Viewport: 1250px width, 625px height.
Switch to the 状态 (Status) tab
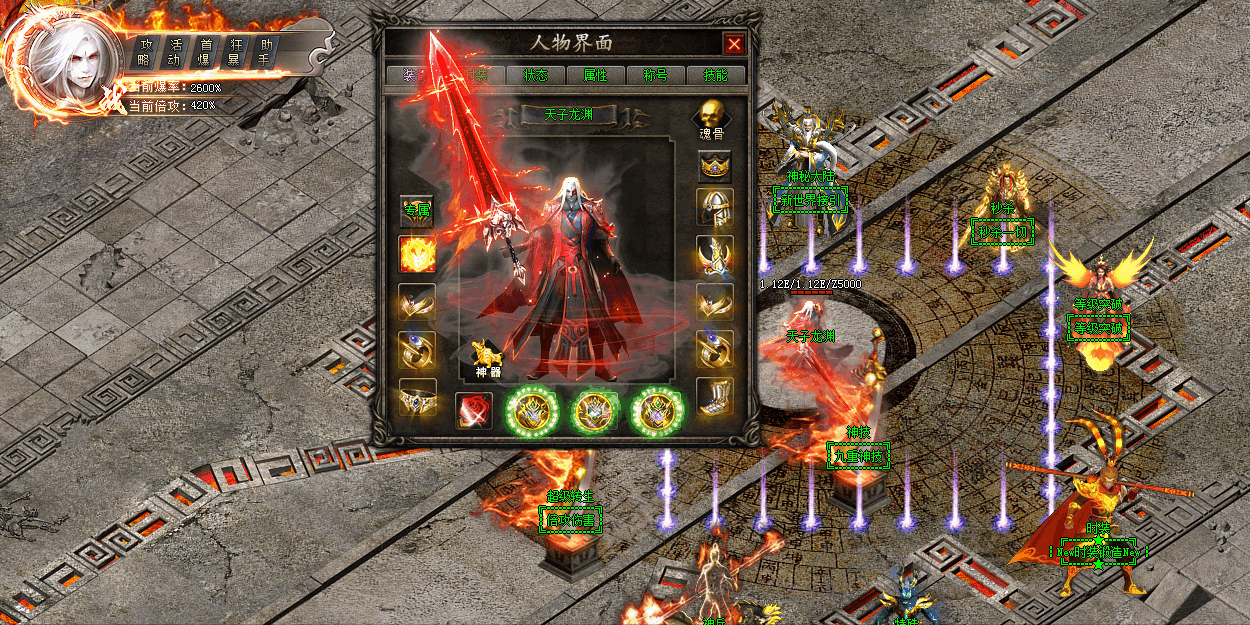click(x=534, y=75)
